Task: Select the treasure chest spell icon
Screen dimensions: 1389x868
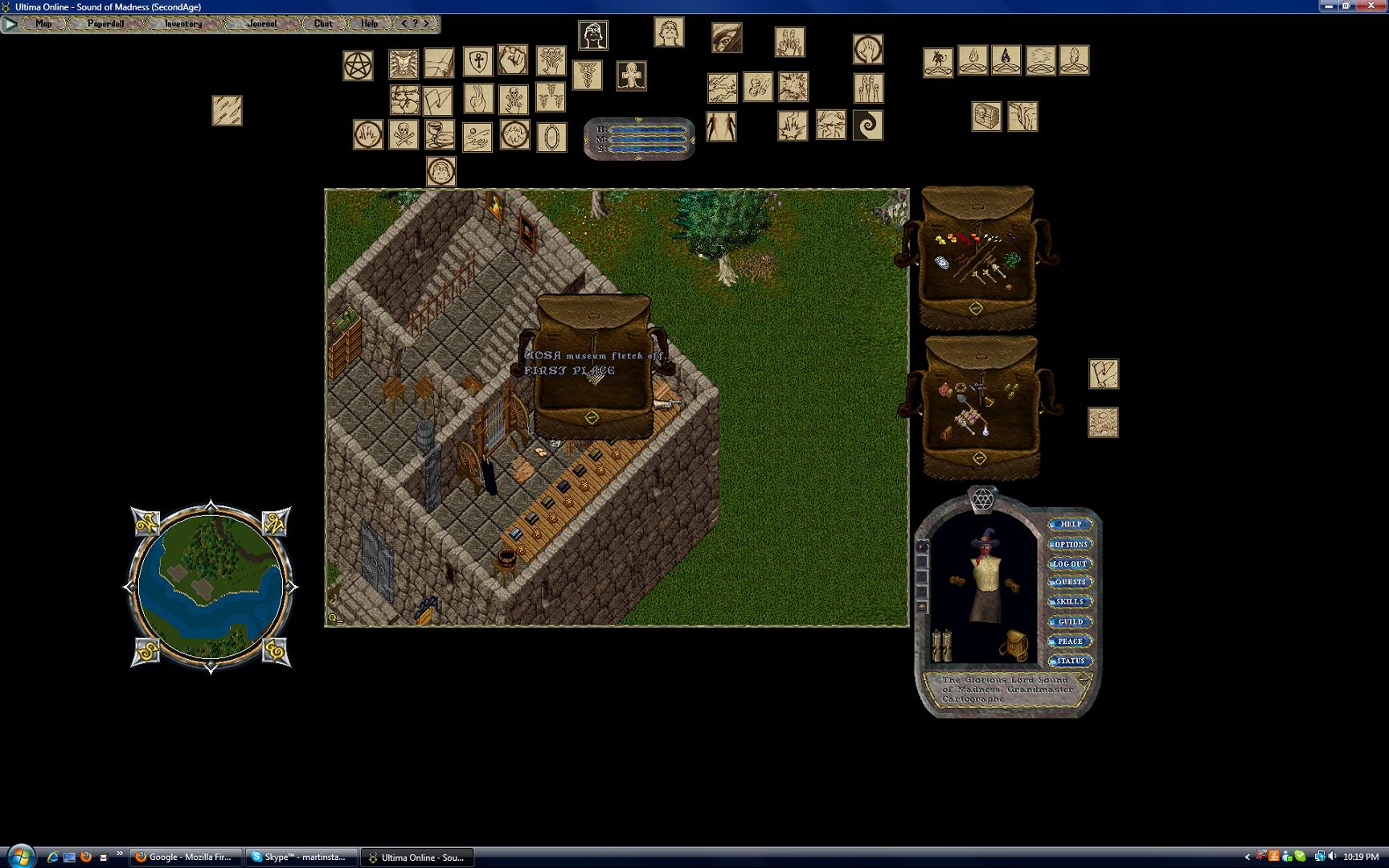Action: tap(986, 117)
